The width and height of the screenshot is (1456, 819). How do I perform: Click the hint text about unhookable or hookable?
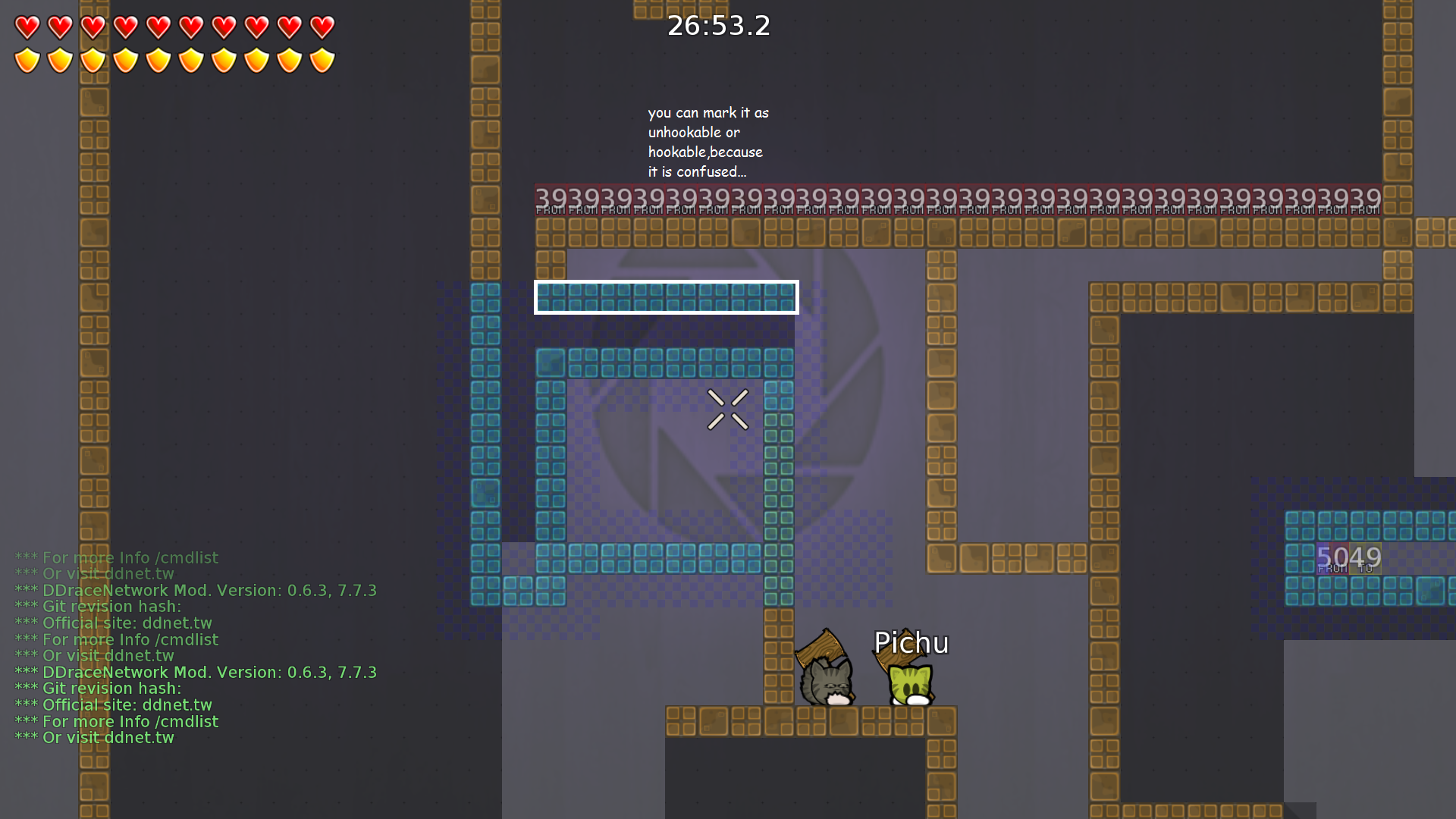coord(705,142)
